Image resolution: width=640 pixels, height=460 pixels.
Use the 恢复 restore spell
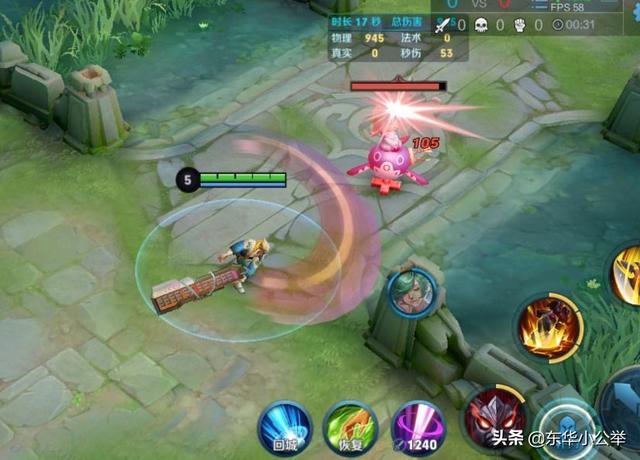350,430
